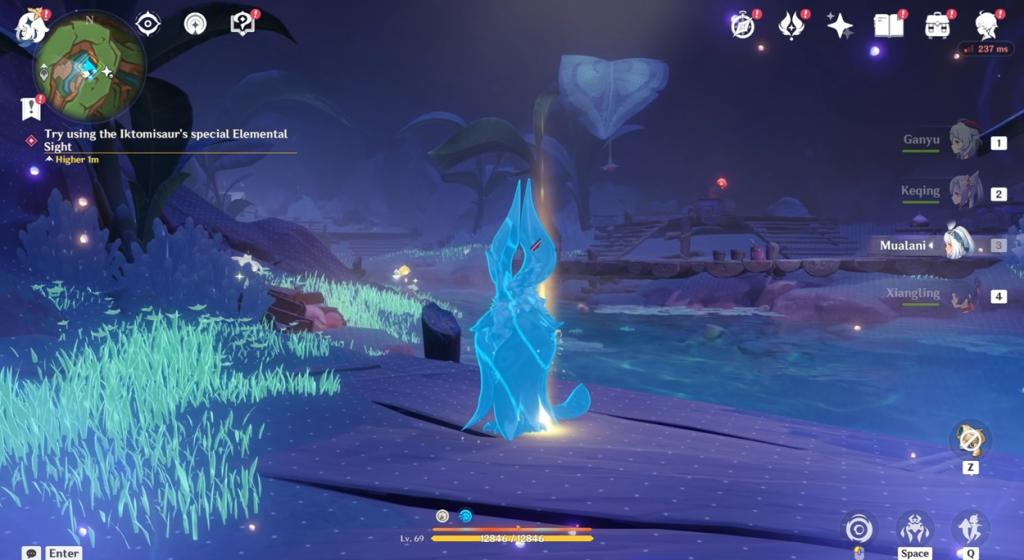Open the quest bookmark icon below Paimon
The image size is (1024, 560).
coord(30,108)
